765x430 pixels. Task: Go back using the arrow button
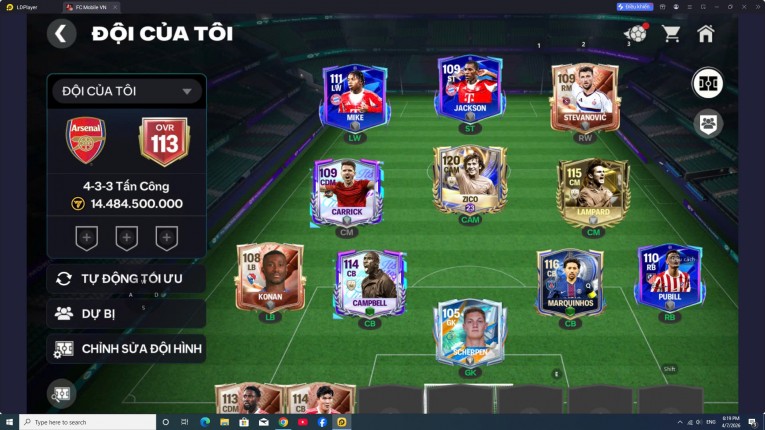pos(61,34)
